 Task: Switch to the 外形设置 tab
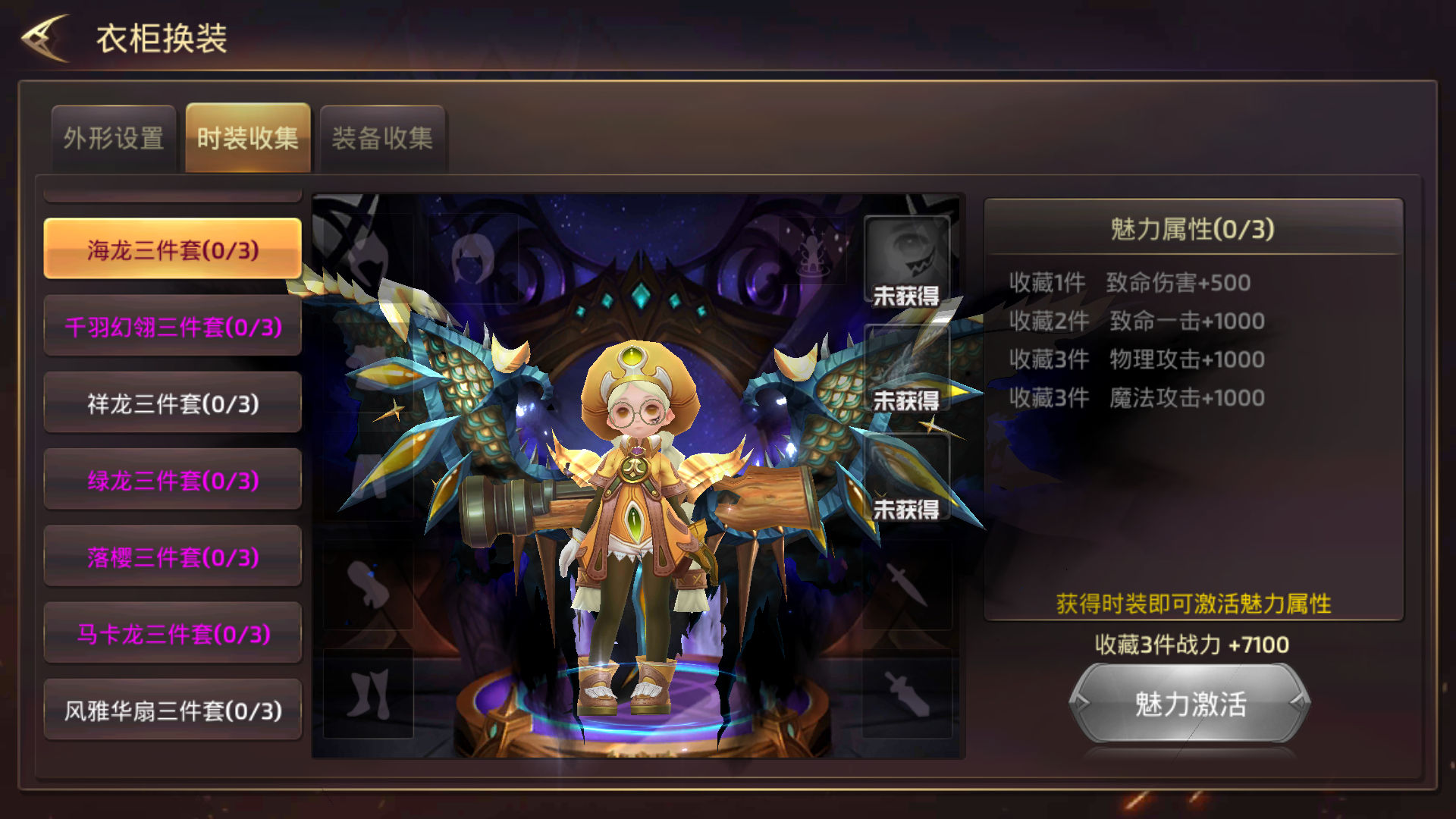(114, 138)
